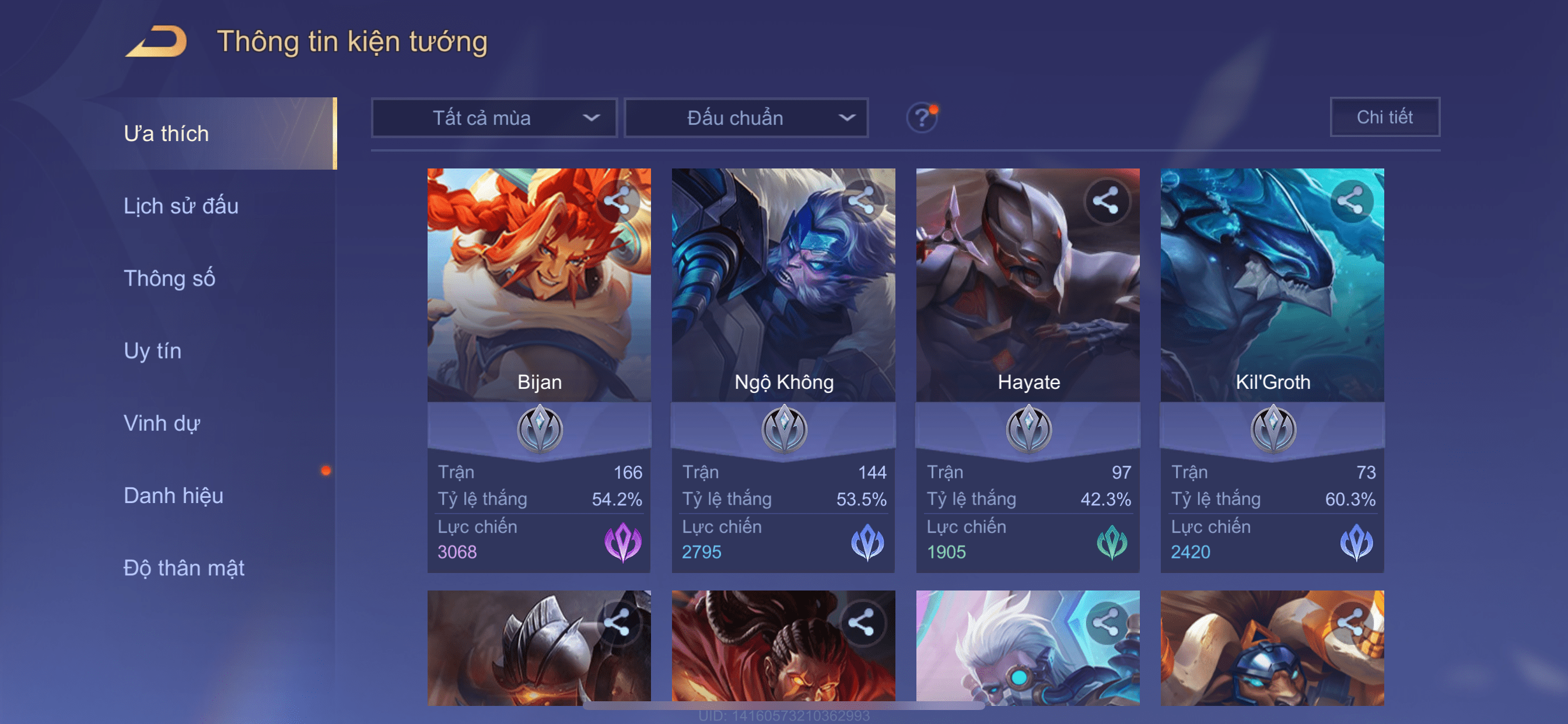Click the question mark help icon
The width and height of the screenshot is (1568, 724).
click(922, 117)
